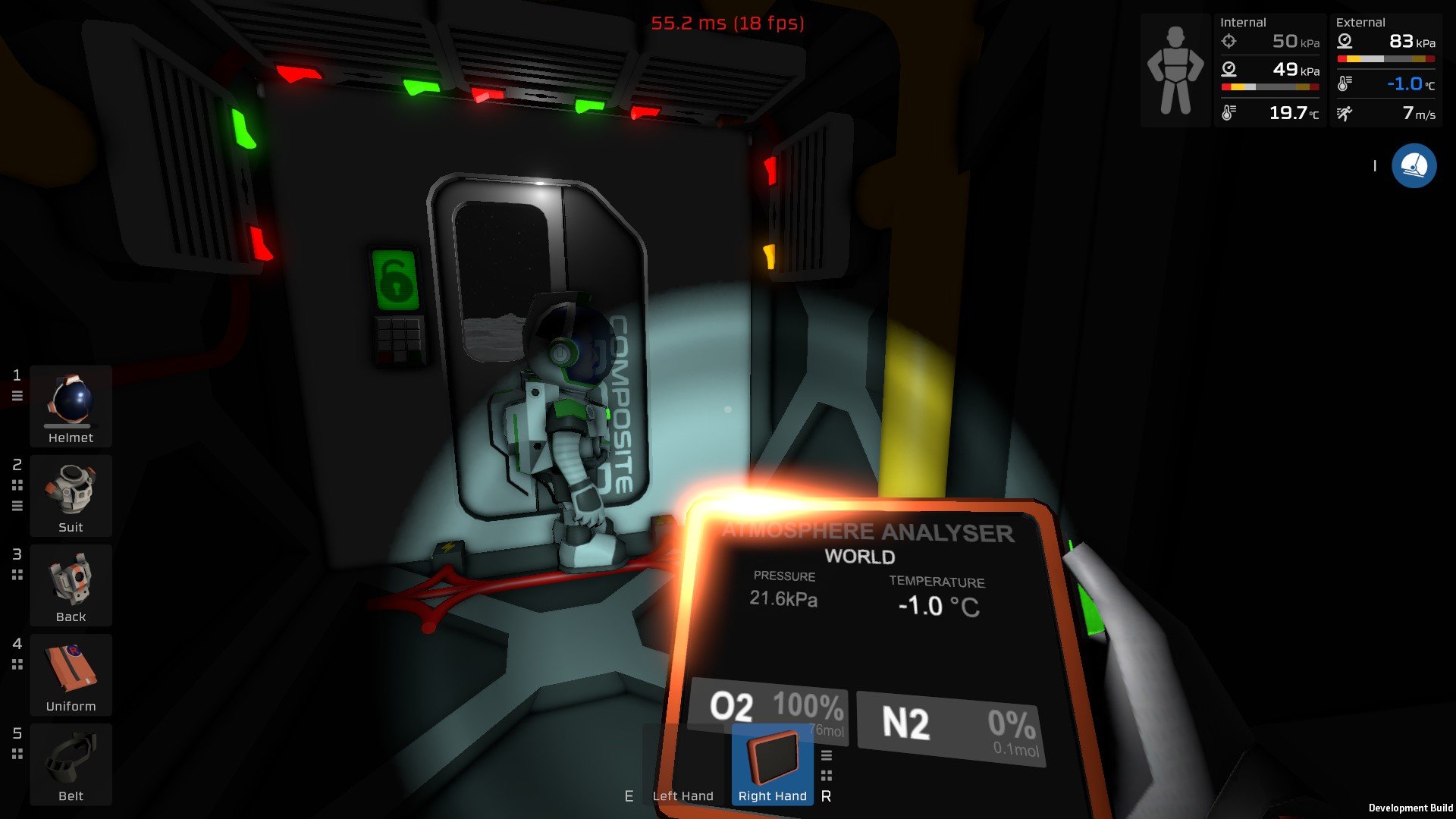The height and width of the screenshot is (819, 1456).
Task: Click the blue helmet status icon
Action: click(x=1414, y=165)
